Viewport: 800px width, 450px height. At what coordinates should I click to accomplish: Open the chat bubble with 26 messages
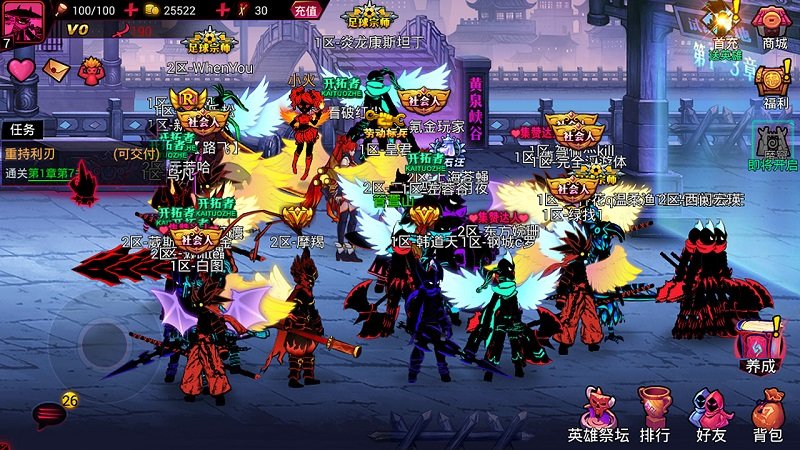coord(50,413)
